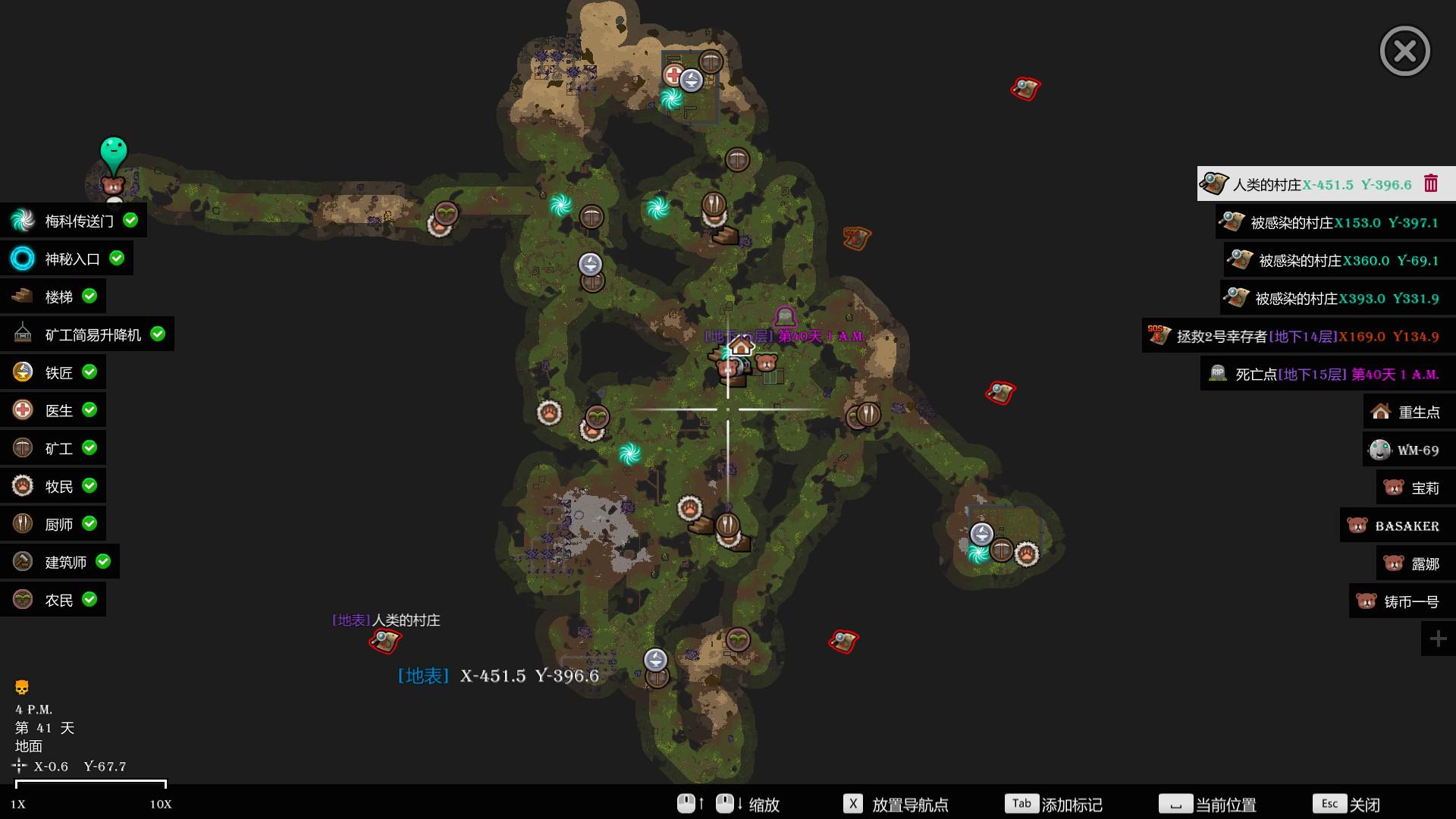
Task: Close the map with the X button
Action: click(1404, 51)
